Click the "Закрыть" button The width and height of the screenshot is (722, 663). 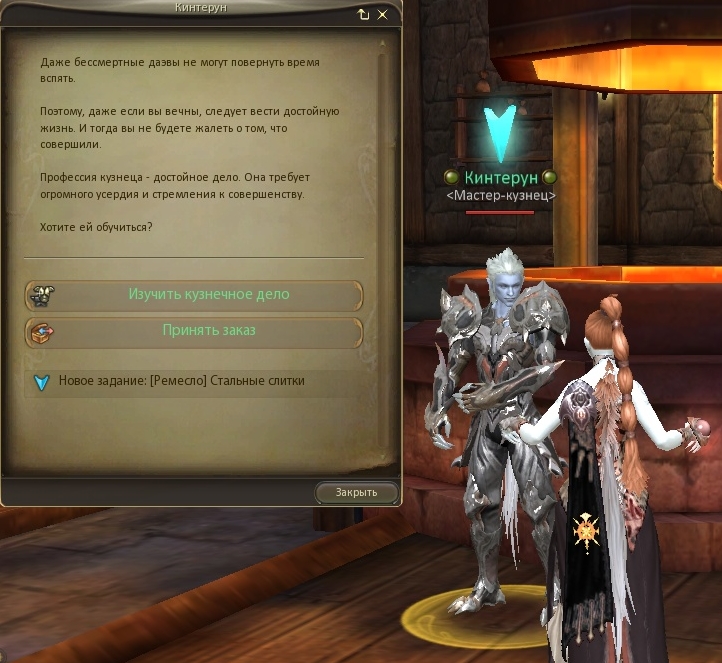356,492
